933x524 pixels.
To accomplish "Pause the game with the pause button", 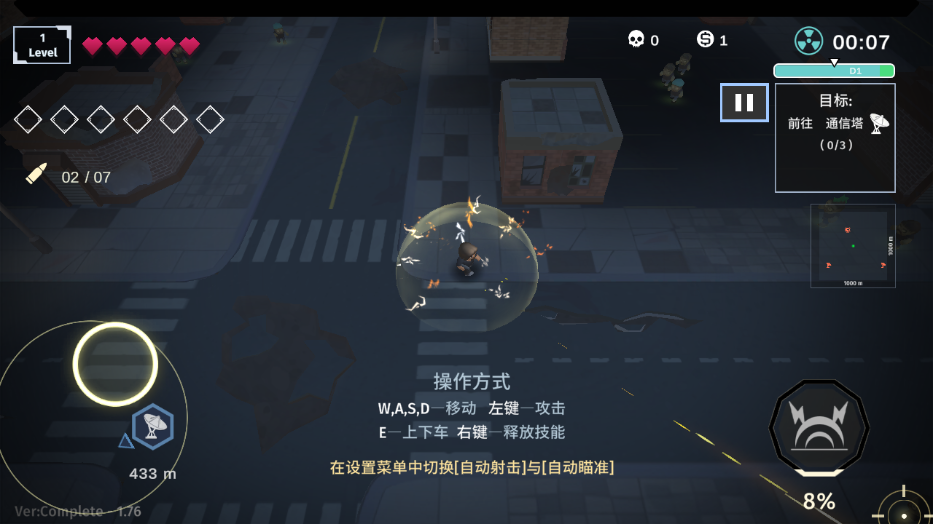I will point(744,103).
